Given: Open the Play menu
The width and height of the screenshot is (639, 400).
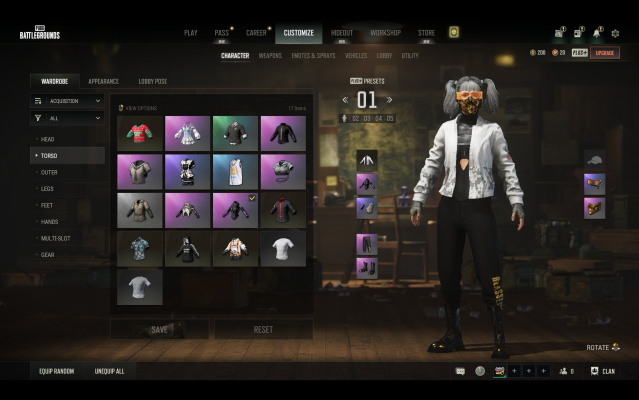Looking at the screenshot, I should [190, 33].
